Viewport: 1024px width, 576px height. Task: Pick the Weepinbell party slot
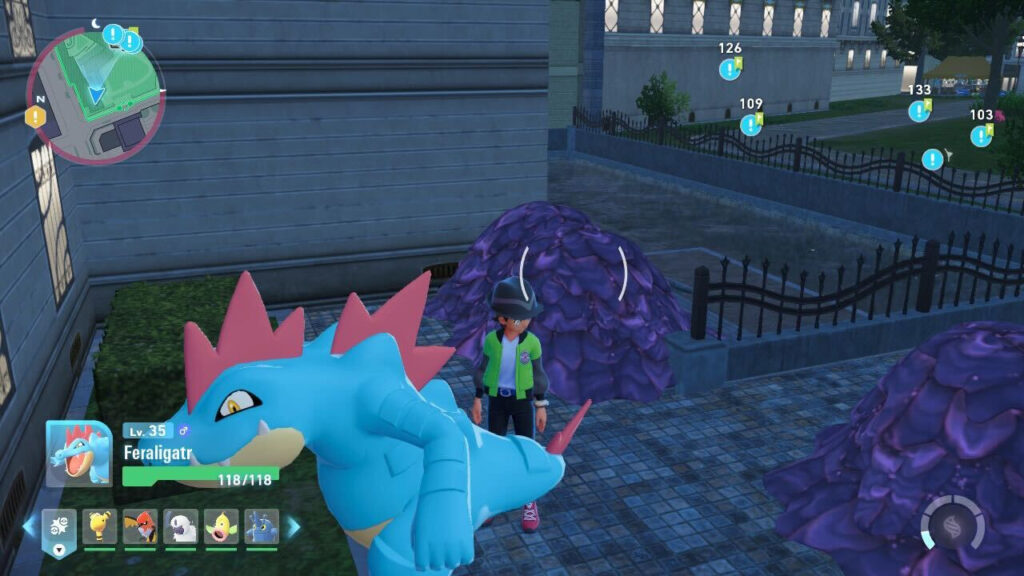tap(221, 526)
